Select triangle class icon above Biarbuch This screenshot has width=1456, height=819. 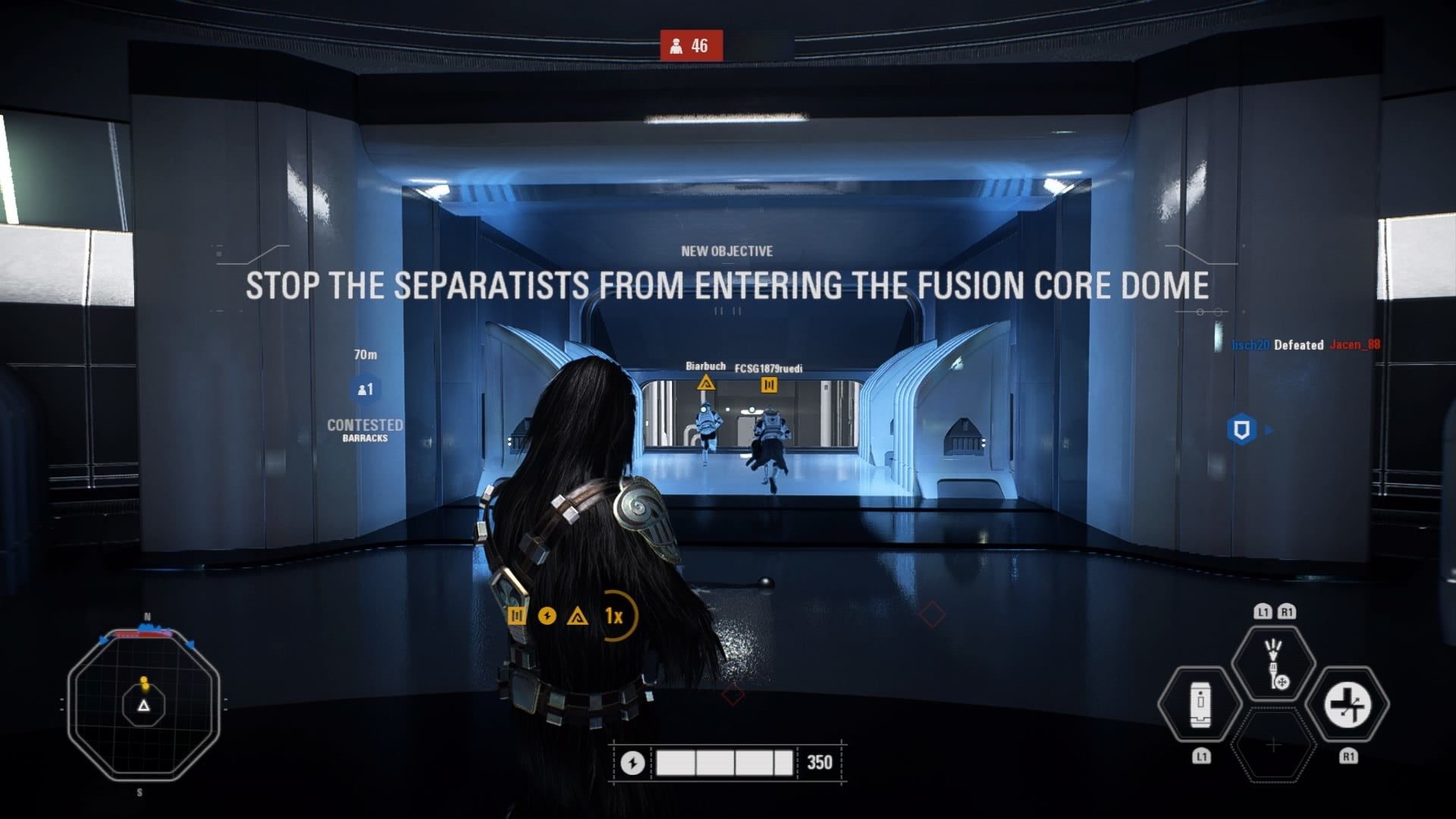click(x=706, y=383)
